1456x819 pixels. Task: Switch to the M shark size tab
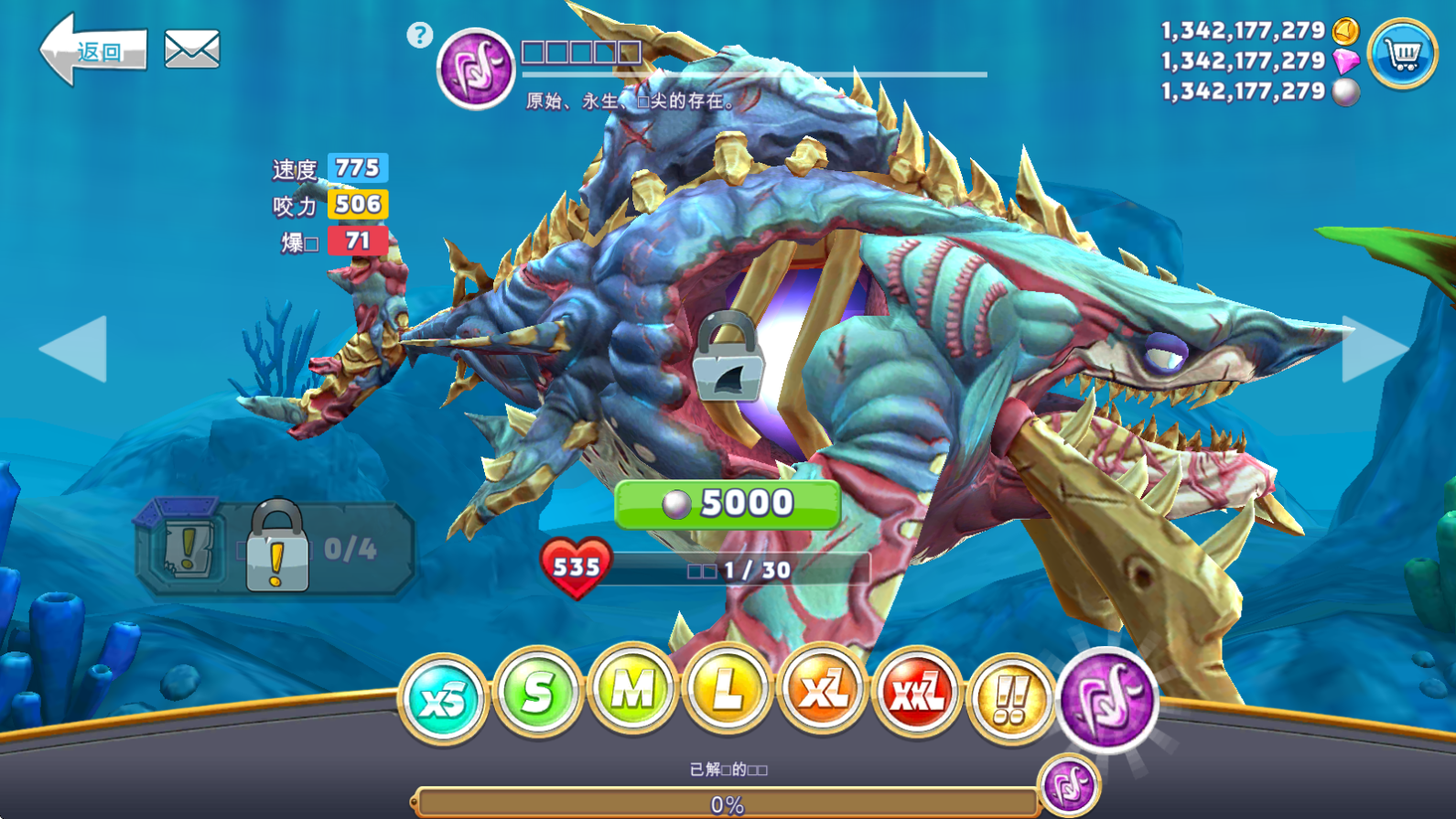coord(632,691)
